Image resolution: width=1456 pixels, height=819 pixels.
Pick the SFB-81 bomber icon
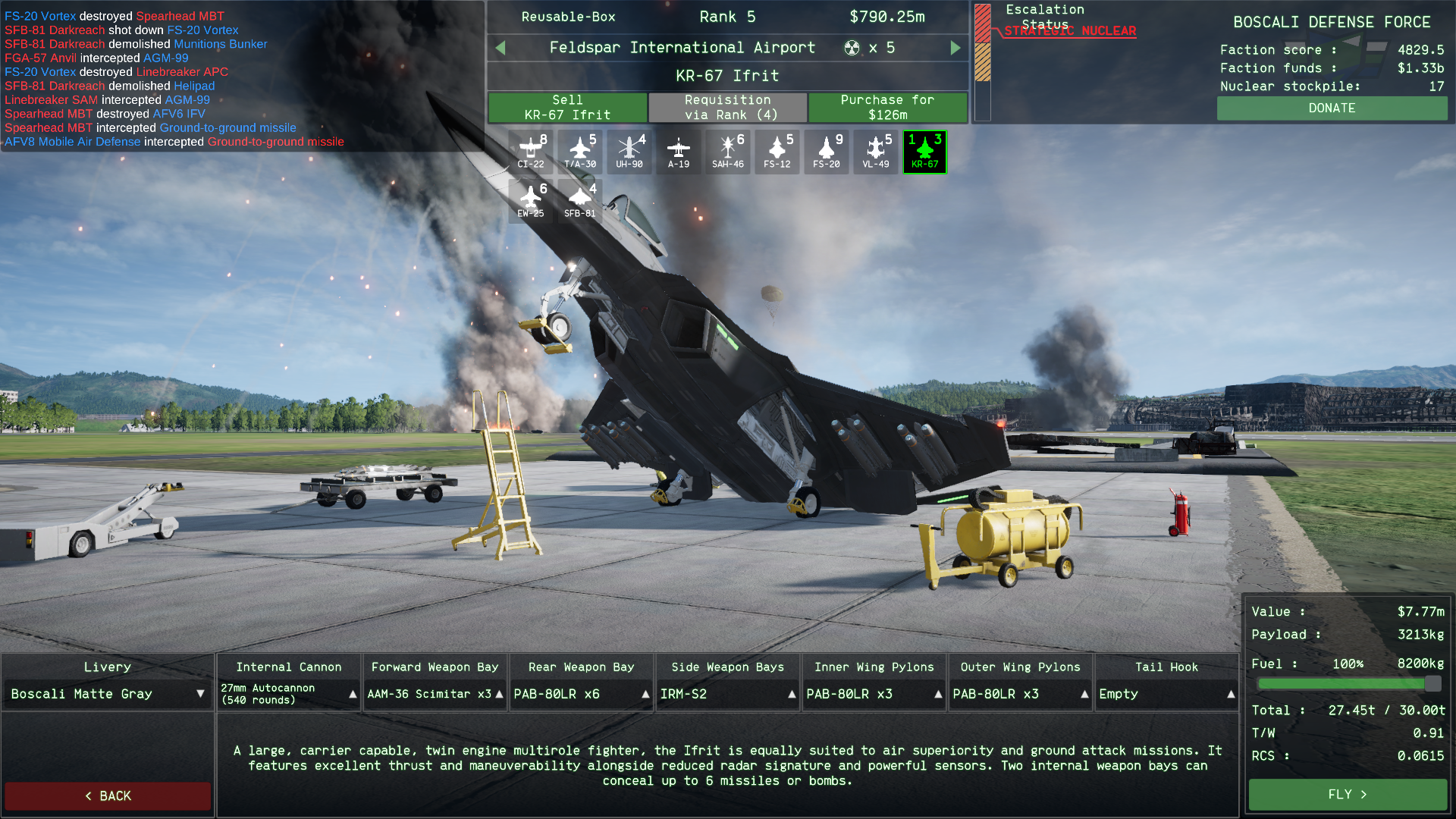(x=580, y=201)
